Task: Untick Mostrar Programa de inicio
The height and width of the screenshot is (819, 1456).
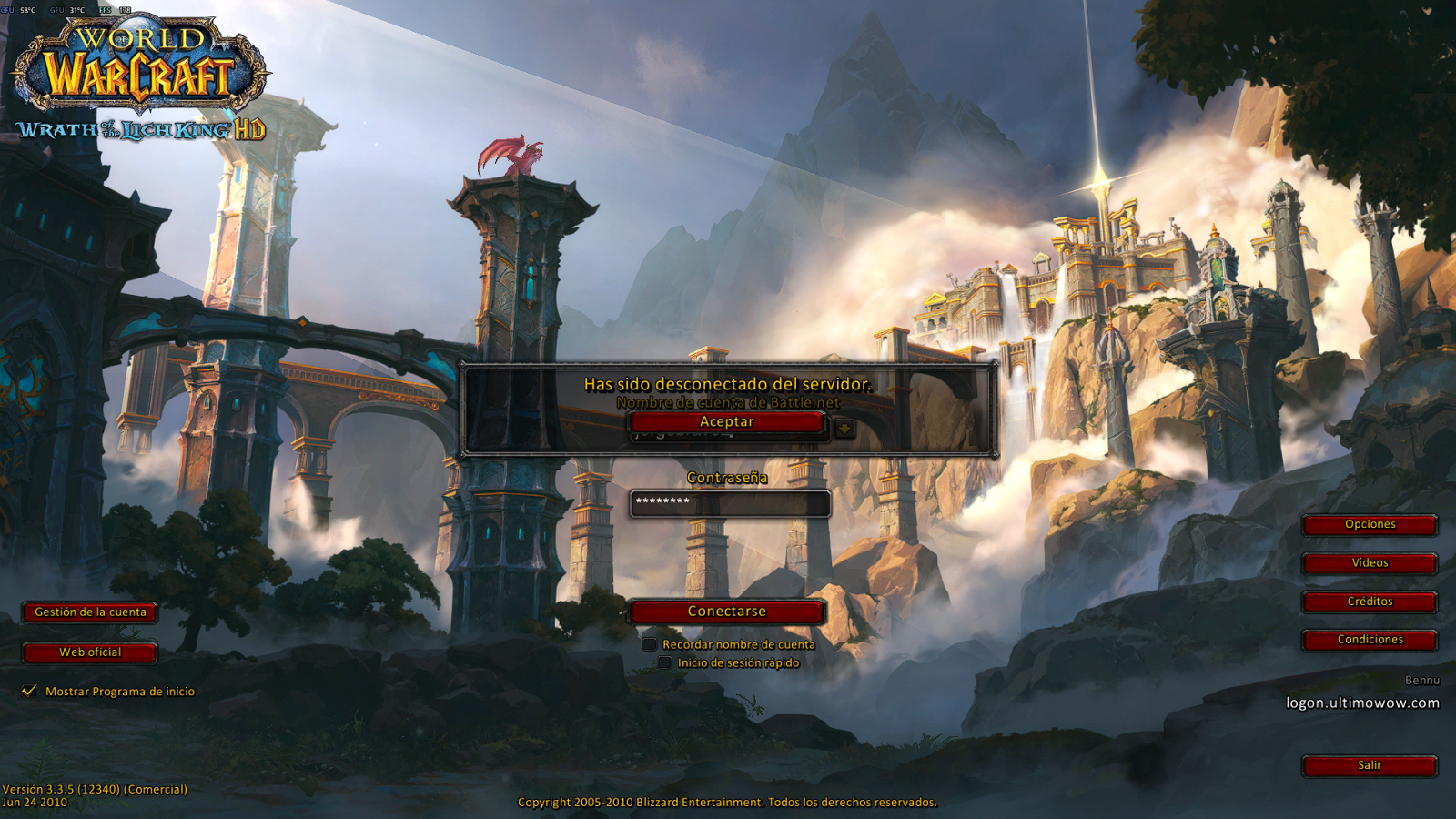Action: 29,691
